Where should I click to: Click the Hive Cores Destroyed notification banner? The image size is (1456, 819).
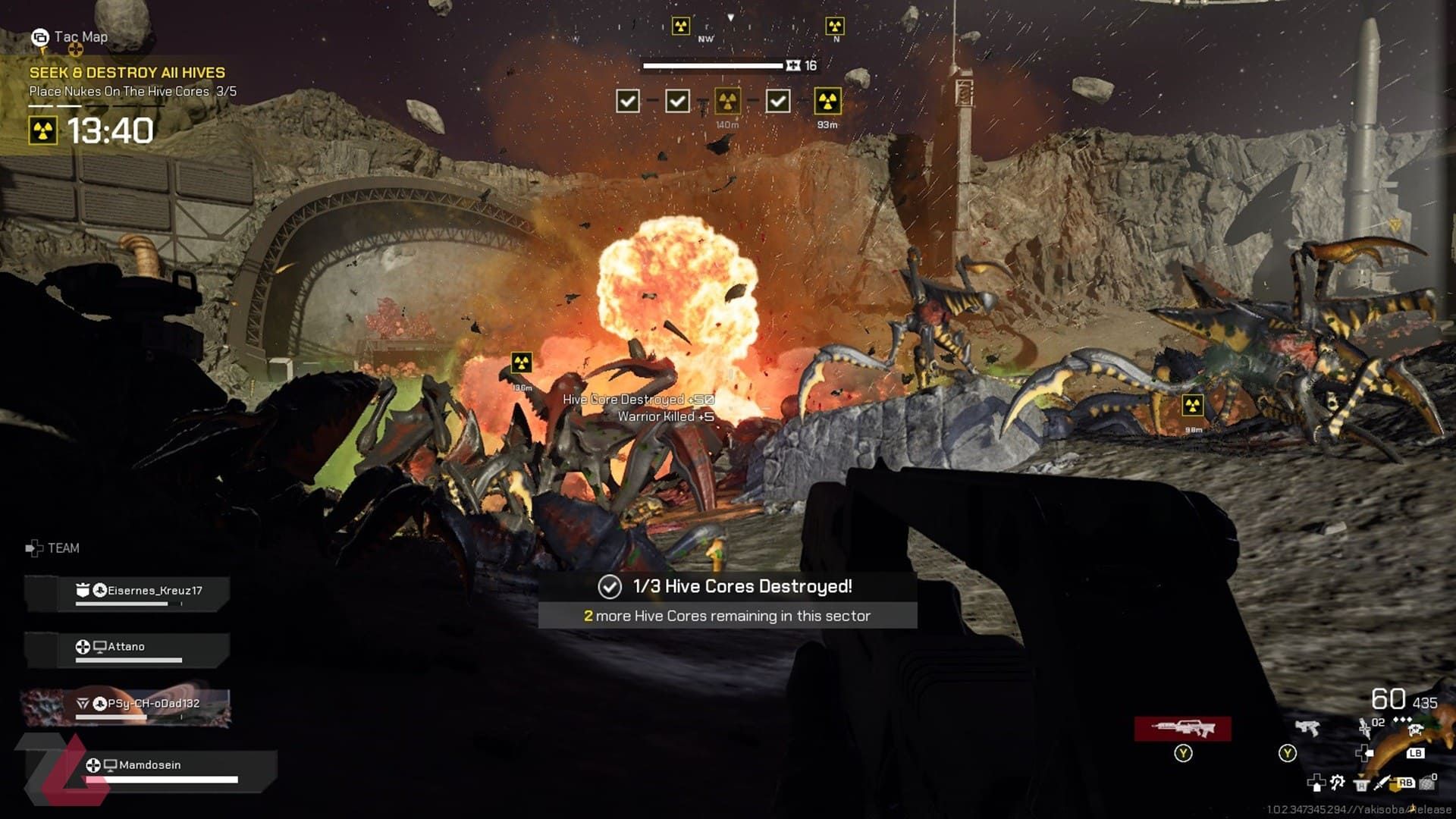(727, 587)
